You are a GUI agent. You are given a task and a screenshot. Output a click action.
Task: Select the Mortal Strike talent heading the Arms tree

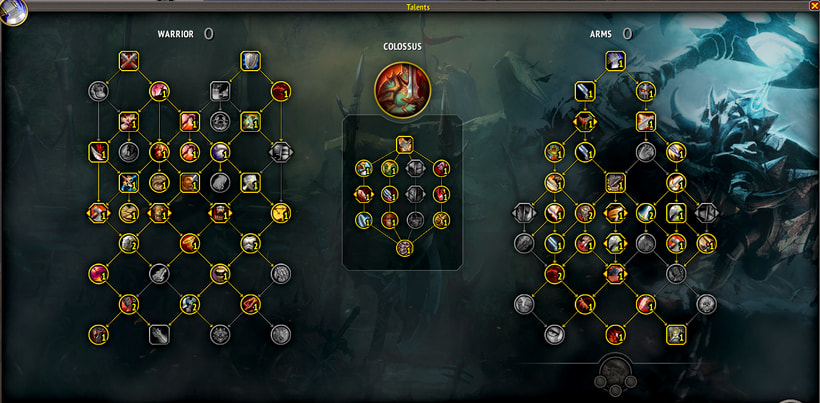(x=615, y=62)
